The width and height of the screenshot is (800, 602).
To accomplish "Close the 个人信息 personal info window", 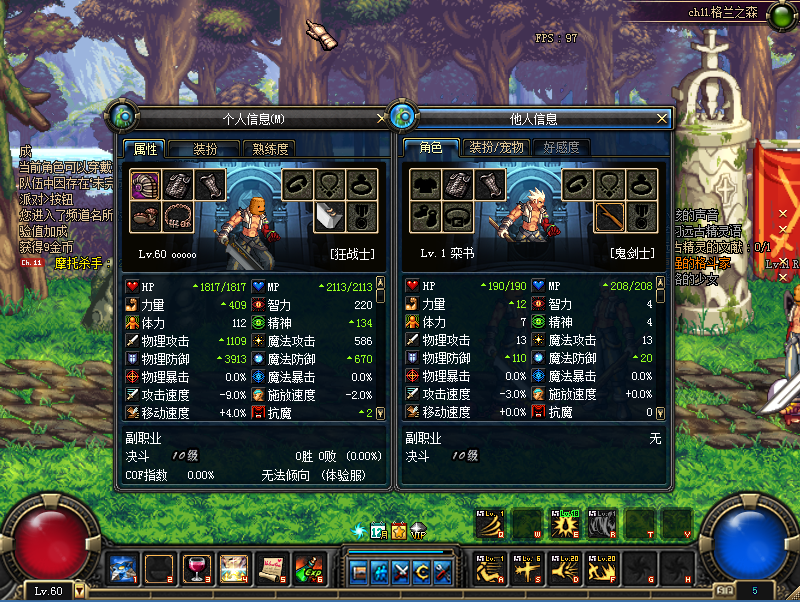I will tap(380, 118).
